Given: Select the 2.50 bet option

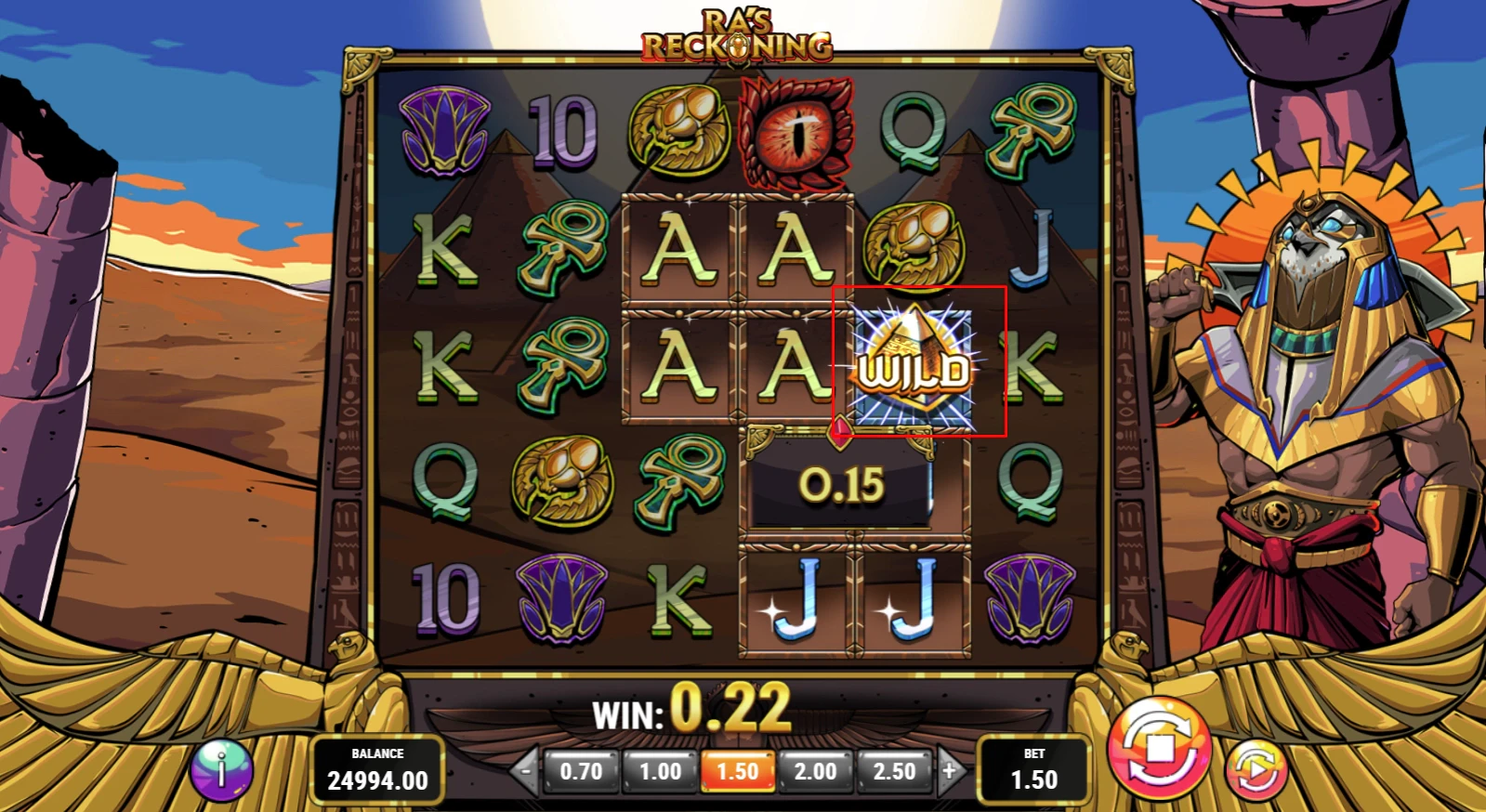Looking at the screenshot, I should click(x=895, y=770).
